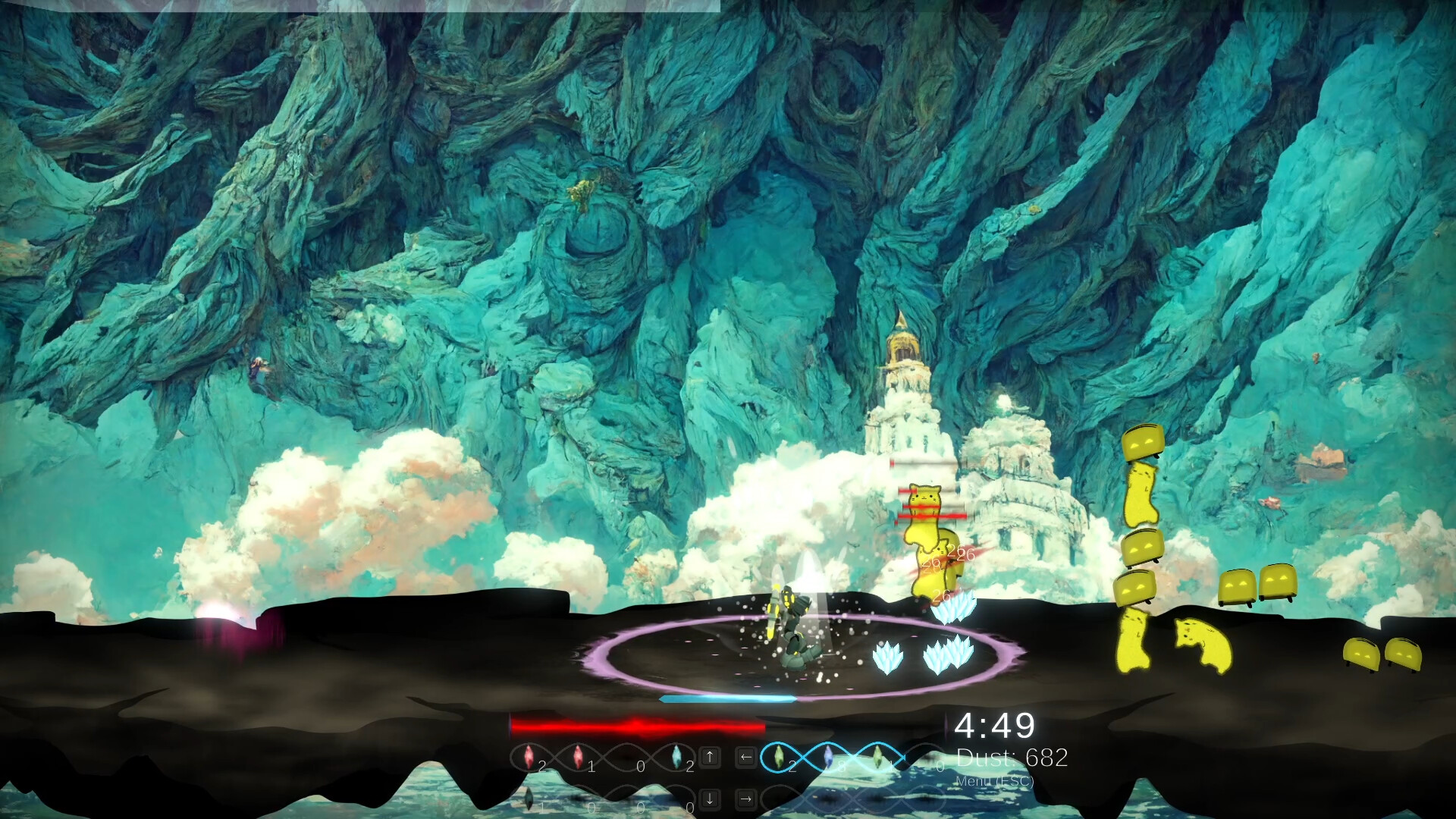Screen dimensions: 1456x819
Task: Click the right arrow spell selector
Action: (745, 799)
